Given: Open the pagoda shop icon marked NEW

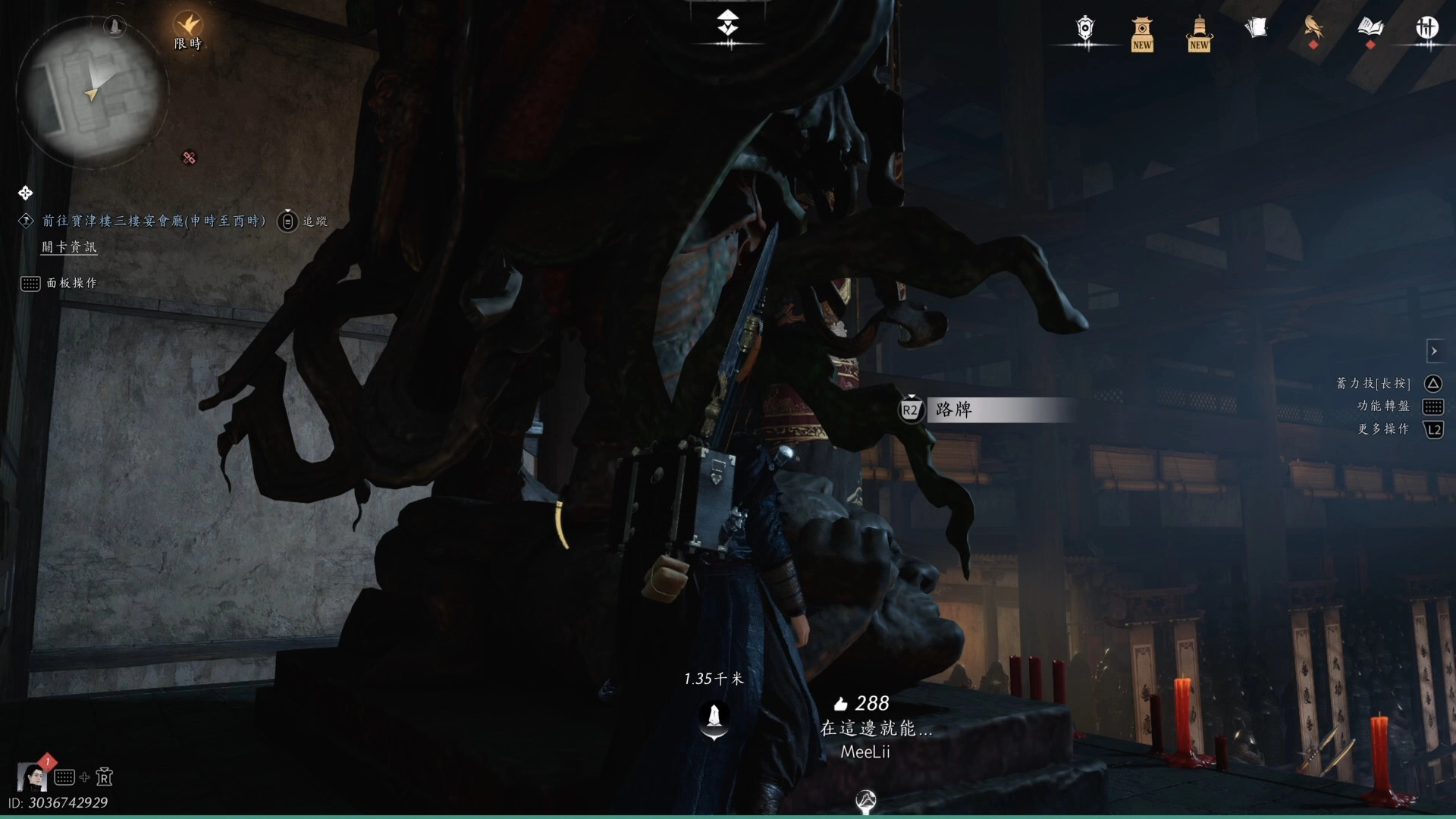Looking at the screenshot, I should 1142,33.
